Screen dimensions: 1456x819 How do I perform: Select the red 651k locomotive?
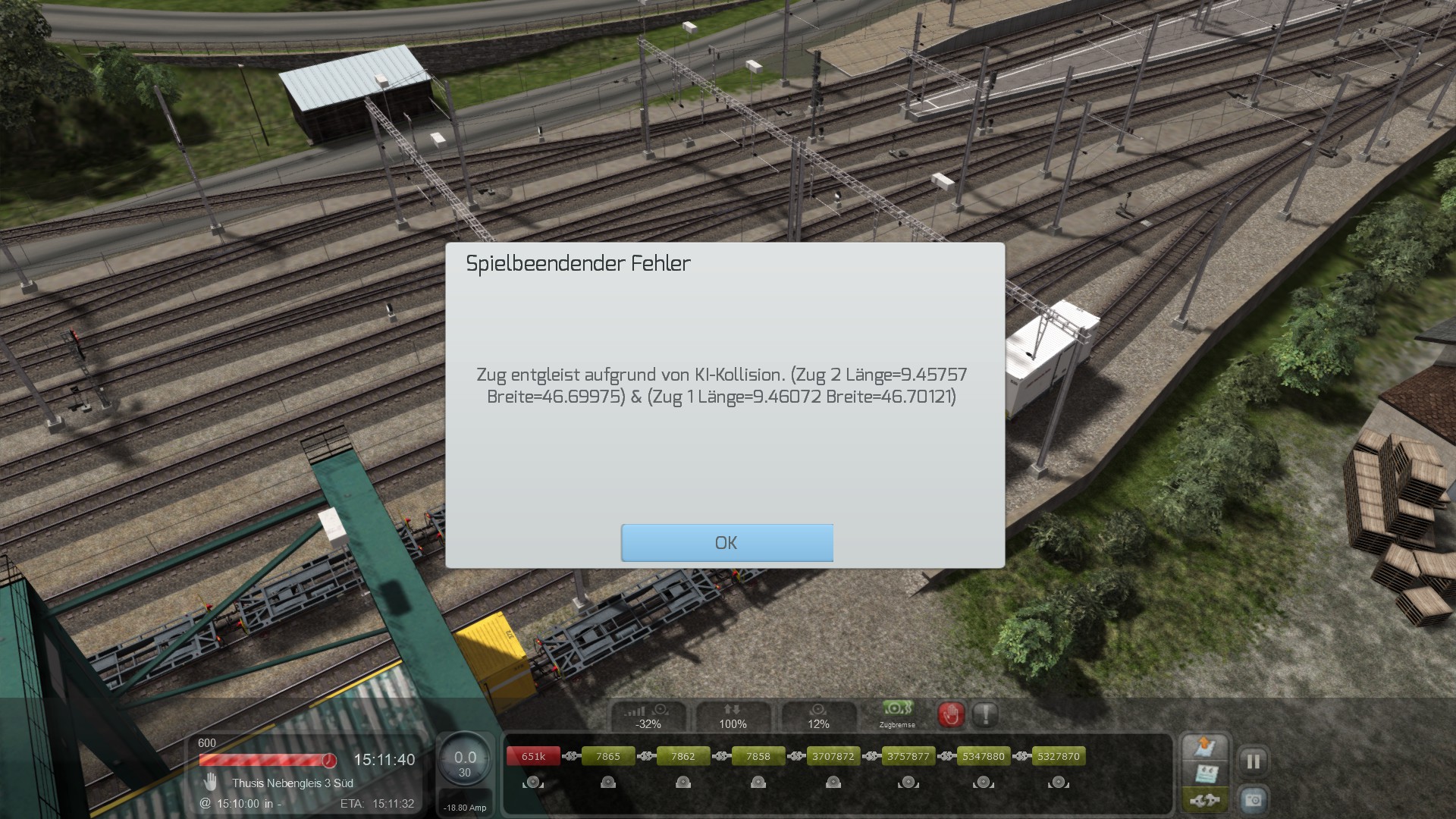tap(533, 756)
